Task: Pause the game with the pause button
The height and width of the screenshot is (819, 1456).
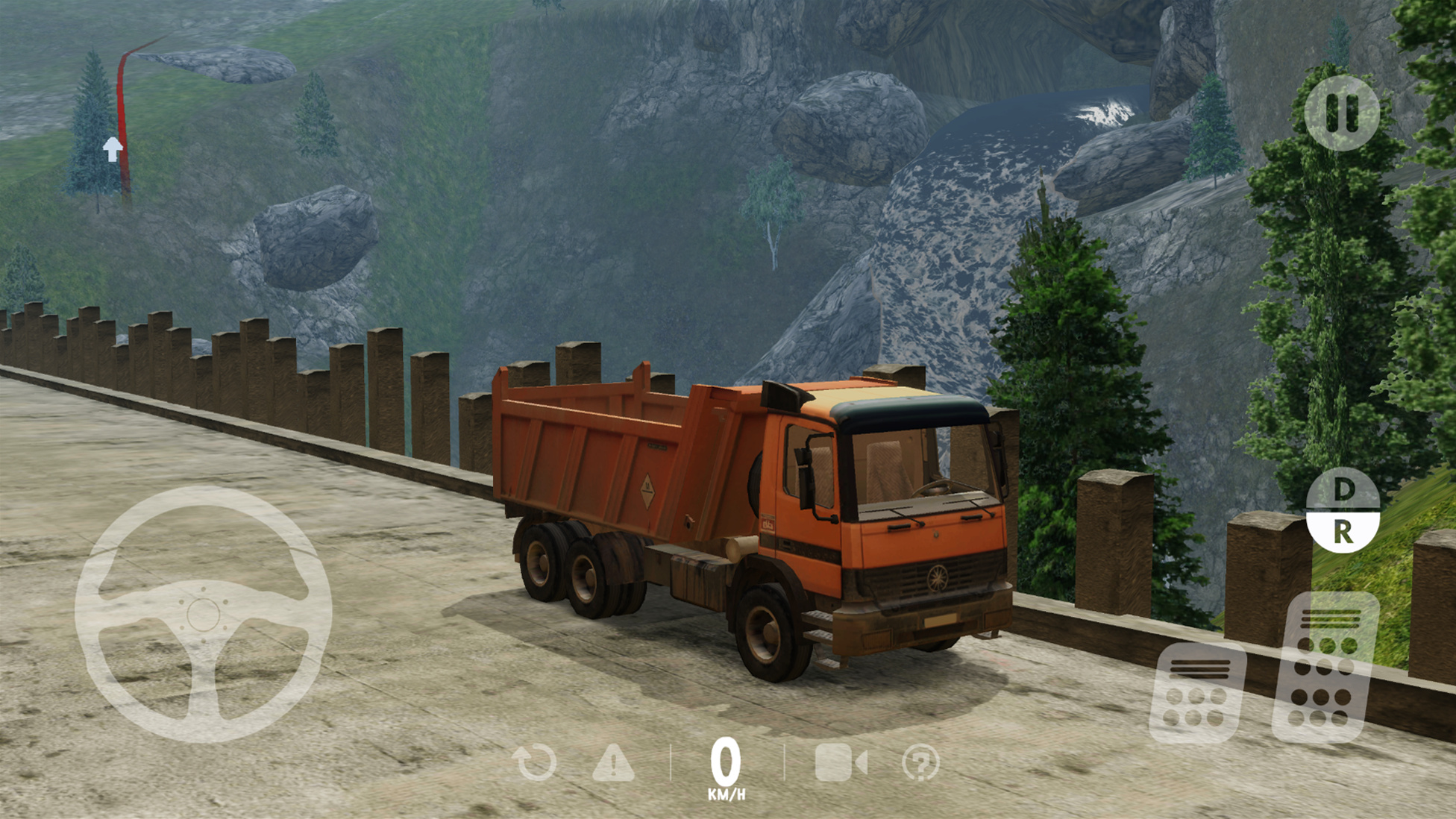Action: click(x=1341, y=113)
